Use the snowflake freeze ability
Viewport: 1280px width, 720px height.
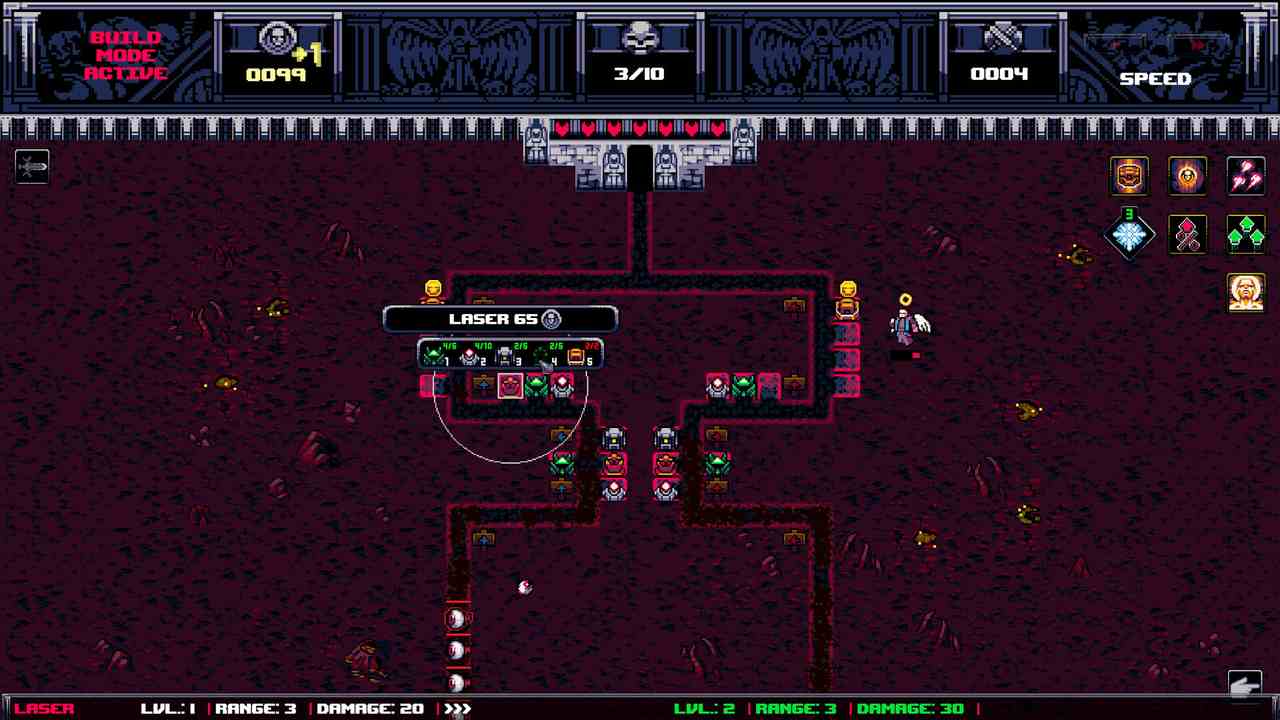pos(1130,236)
